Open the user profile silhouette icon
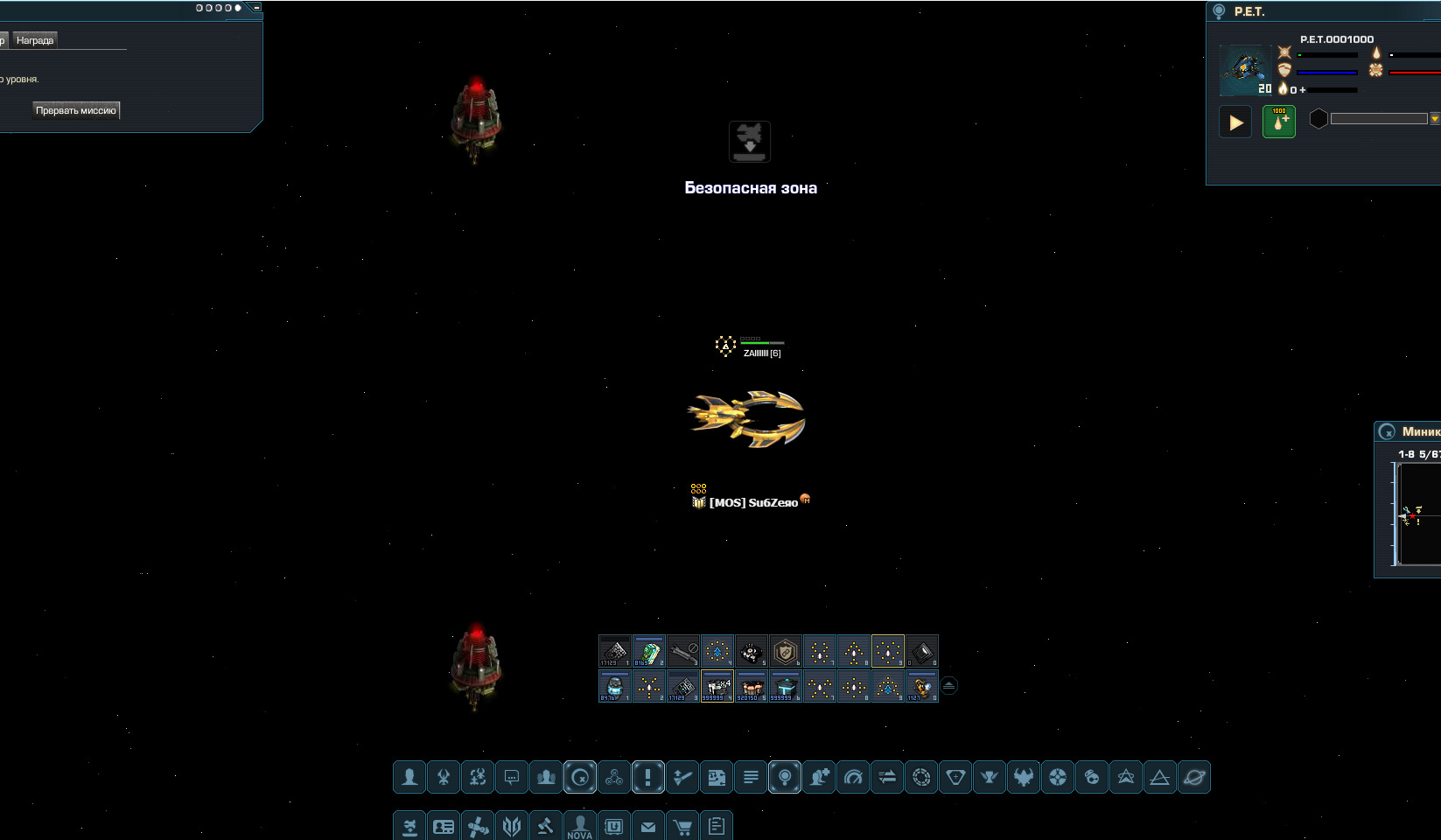This screenshot has height=840, width=1441. click(409, 777)
